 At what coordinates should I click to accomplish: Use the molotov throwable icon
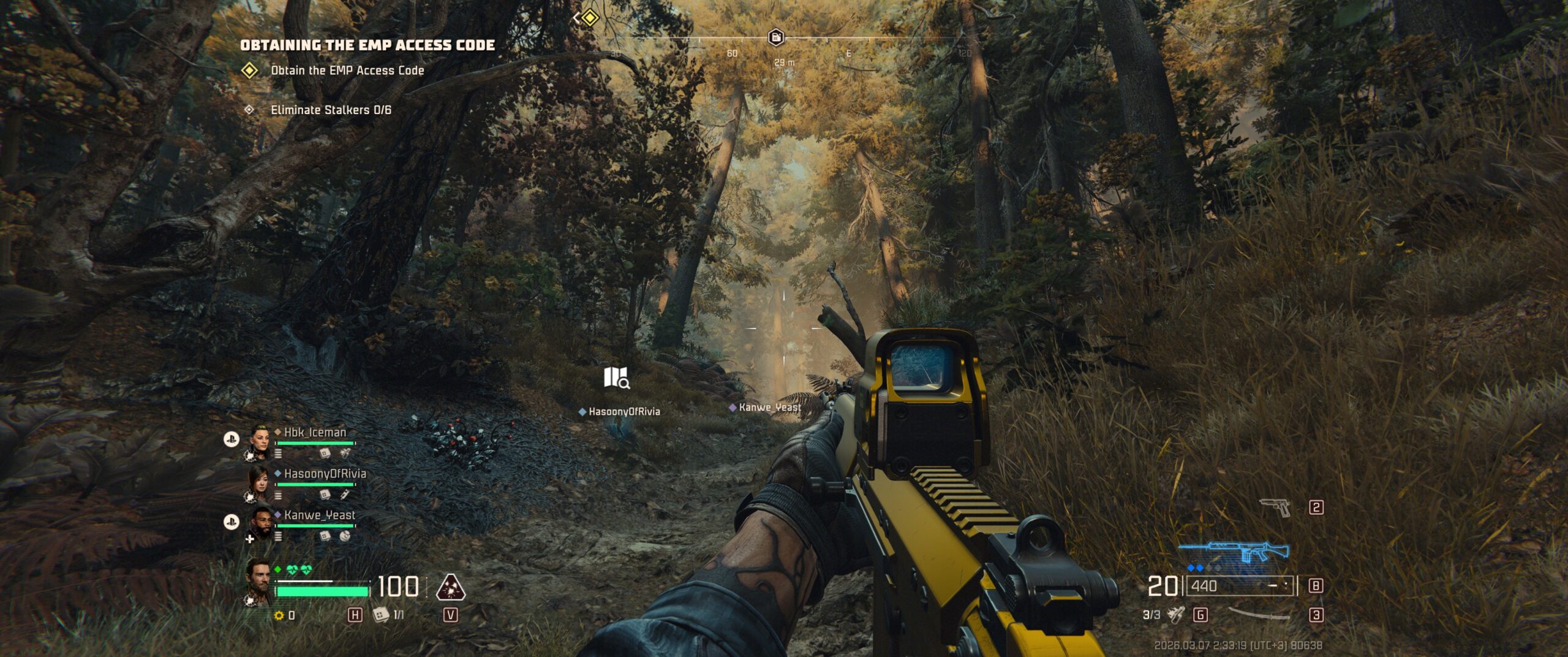pos(1175,614)
